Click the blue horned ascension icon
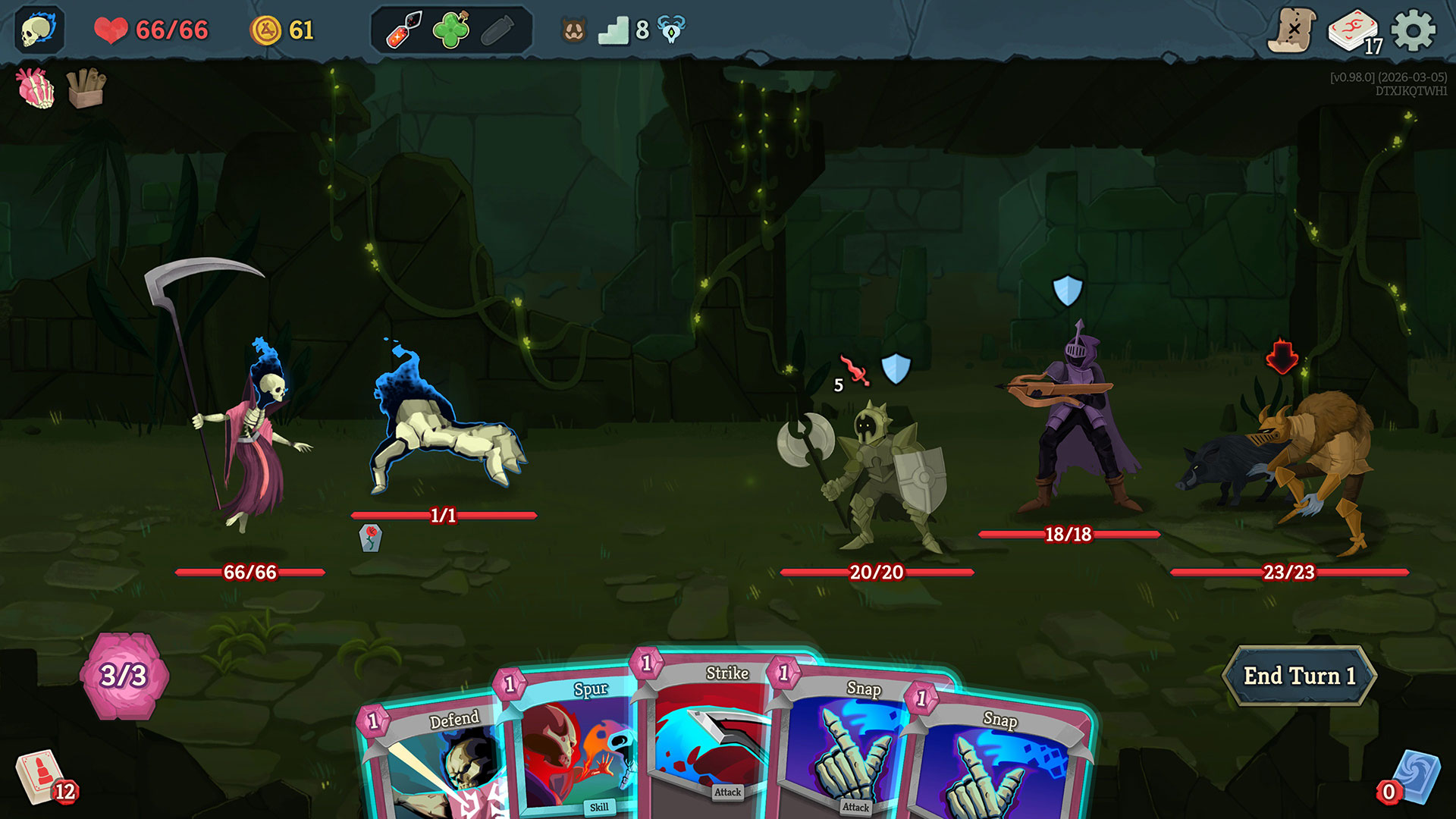Viewport: 1456px width, 819px height. click(x=671, y=30)
